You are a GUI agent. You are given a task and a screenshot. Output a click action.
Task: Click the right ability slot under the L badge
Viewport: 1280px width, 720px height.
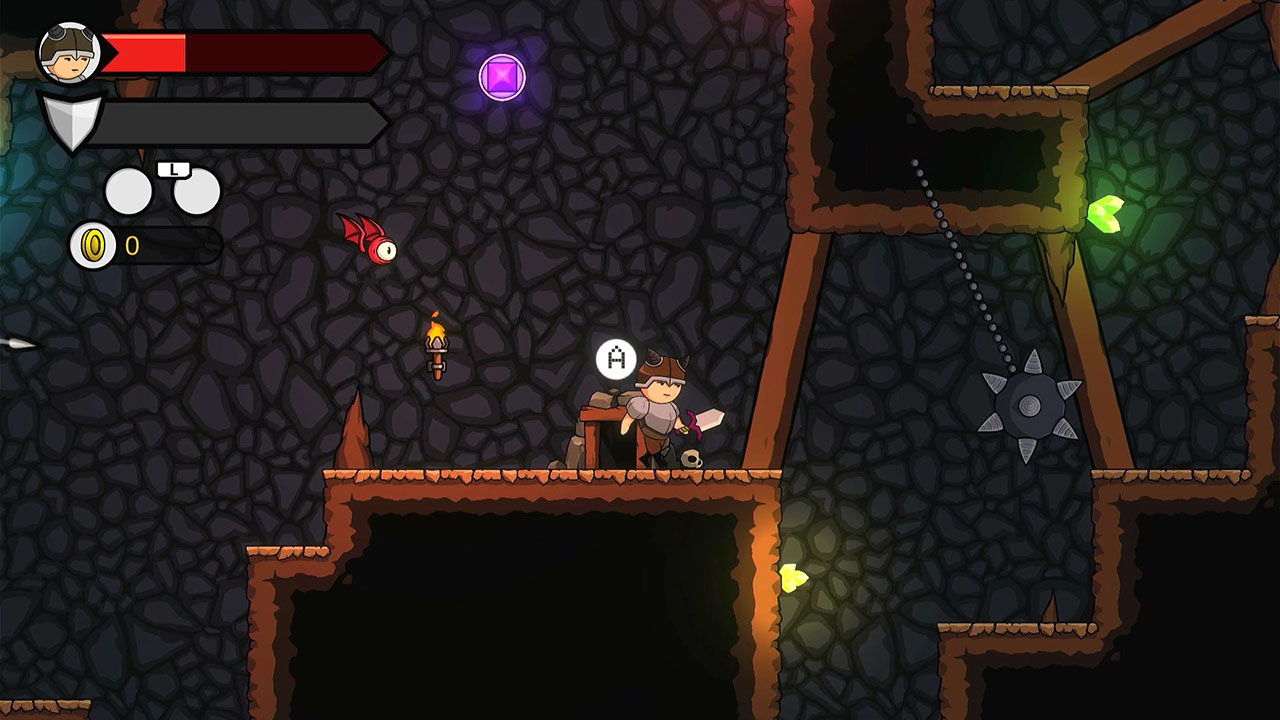197,190
